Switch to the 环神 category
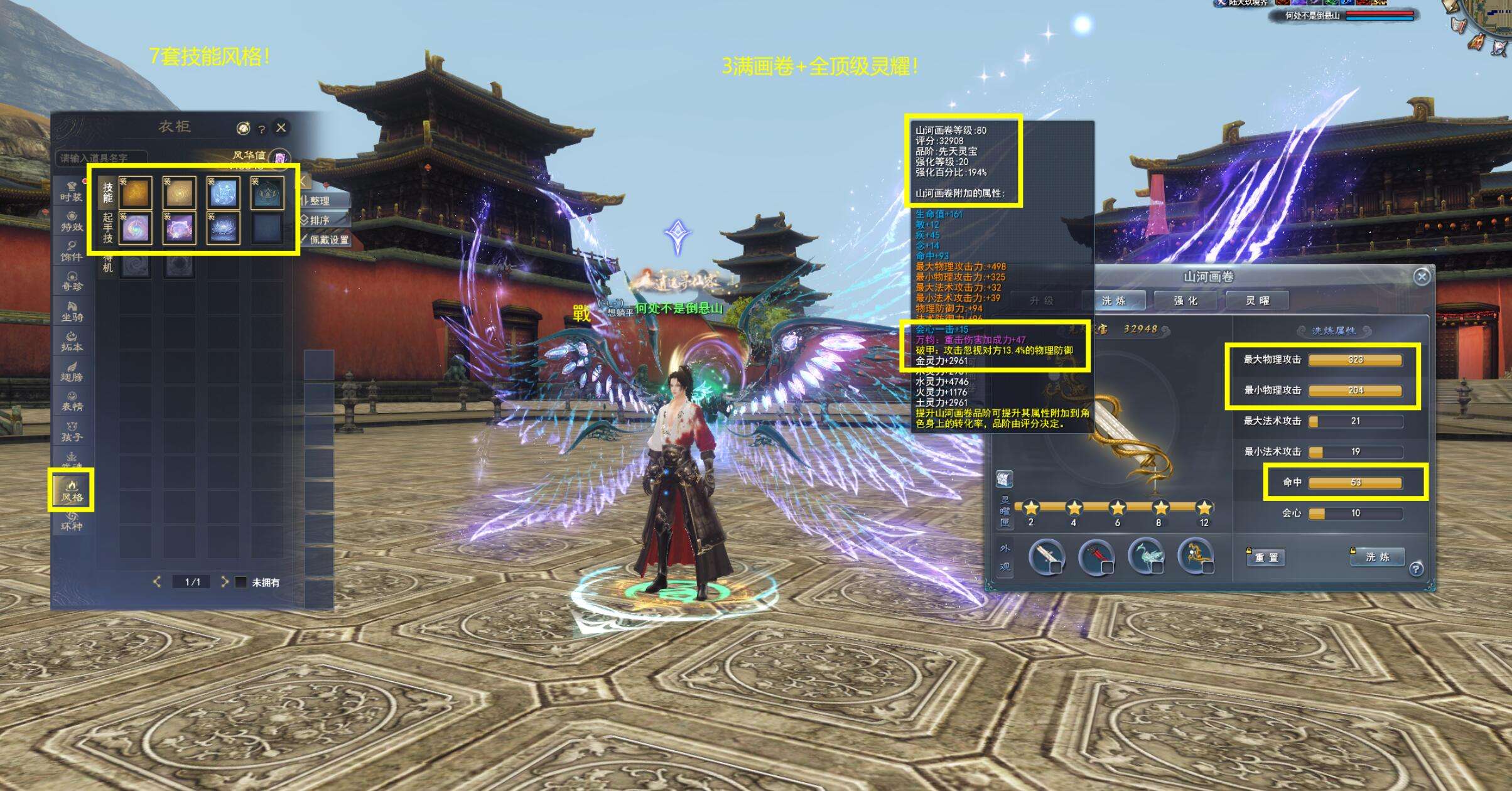 [72, 521]
